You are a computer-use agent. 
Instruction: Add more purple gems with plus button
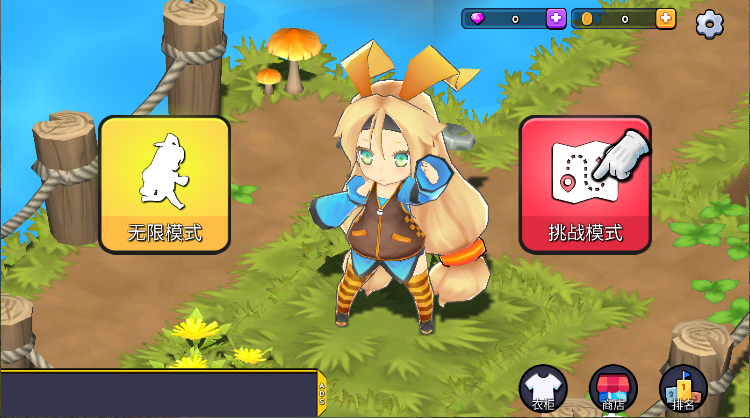556,18
